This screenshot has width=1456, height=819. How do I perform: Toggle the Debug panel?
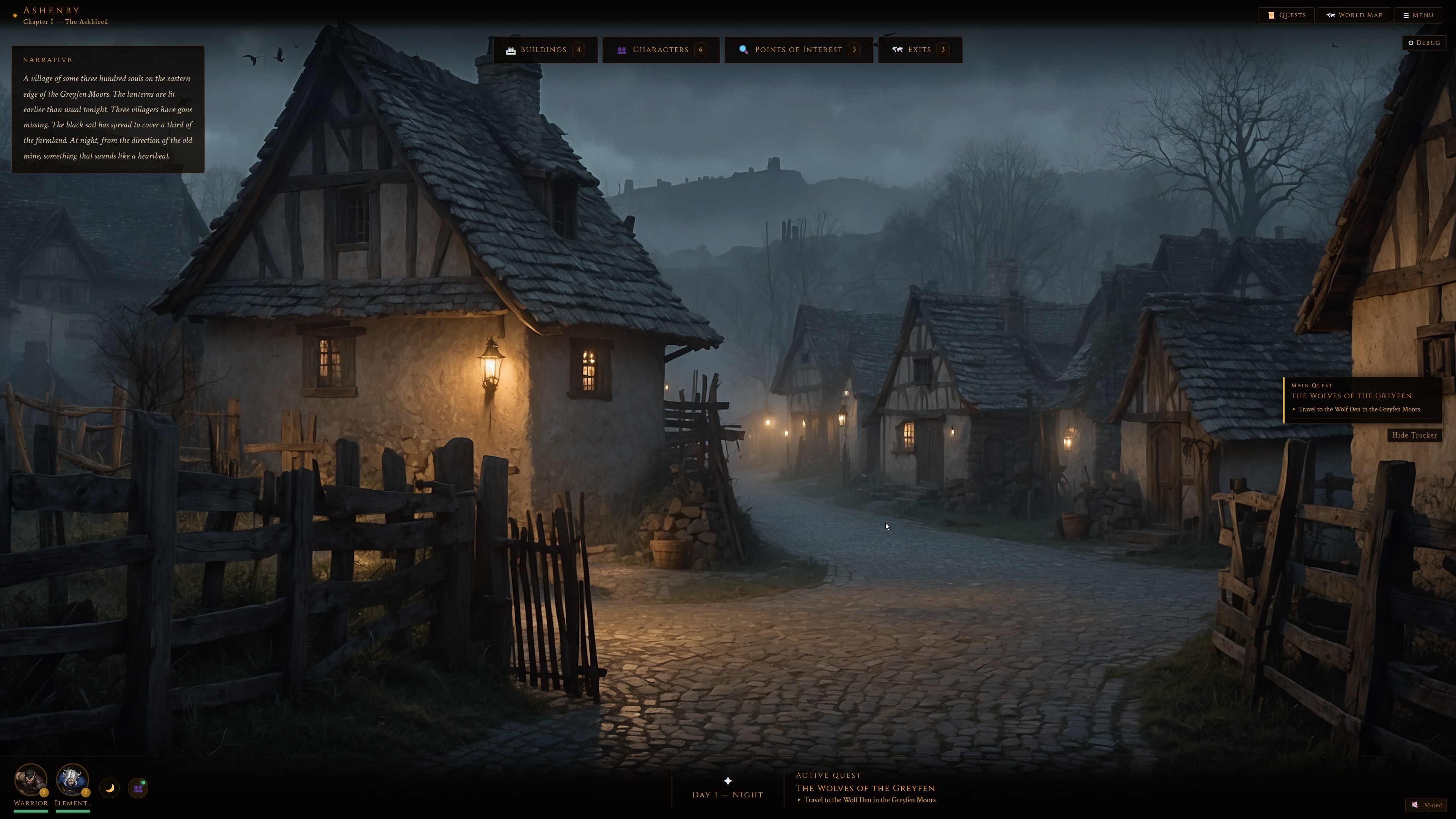click(1424, 43)
